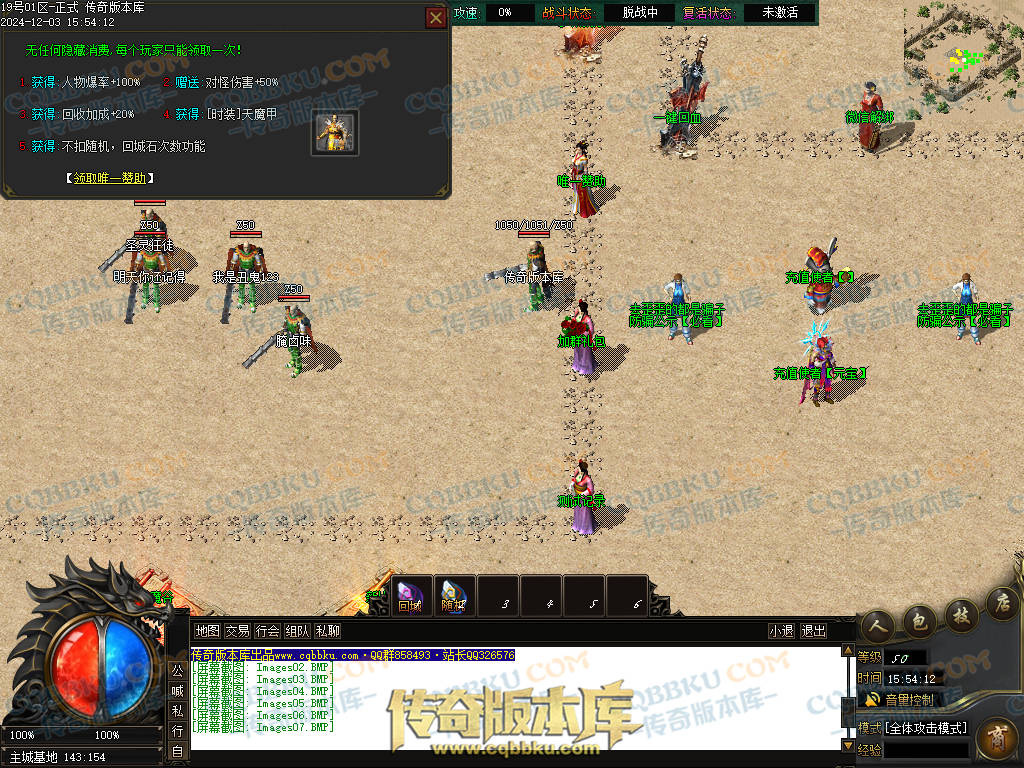
Task: Use the 随机 random teleport hotbar item
Action: point(454,596)
